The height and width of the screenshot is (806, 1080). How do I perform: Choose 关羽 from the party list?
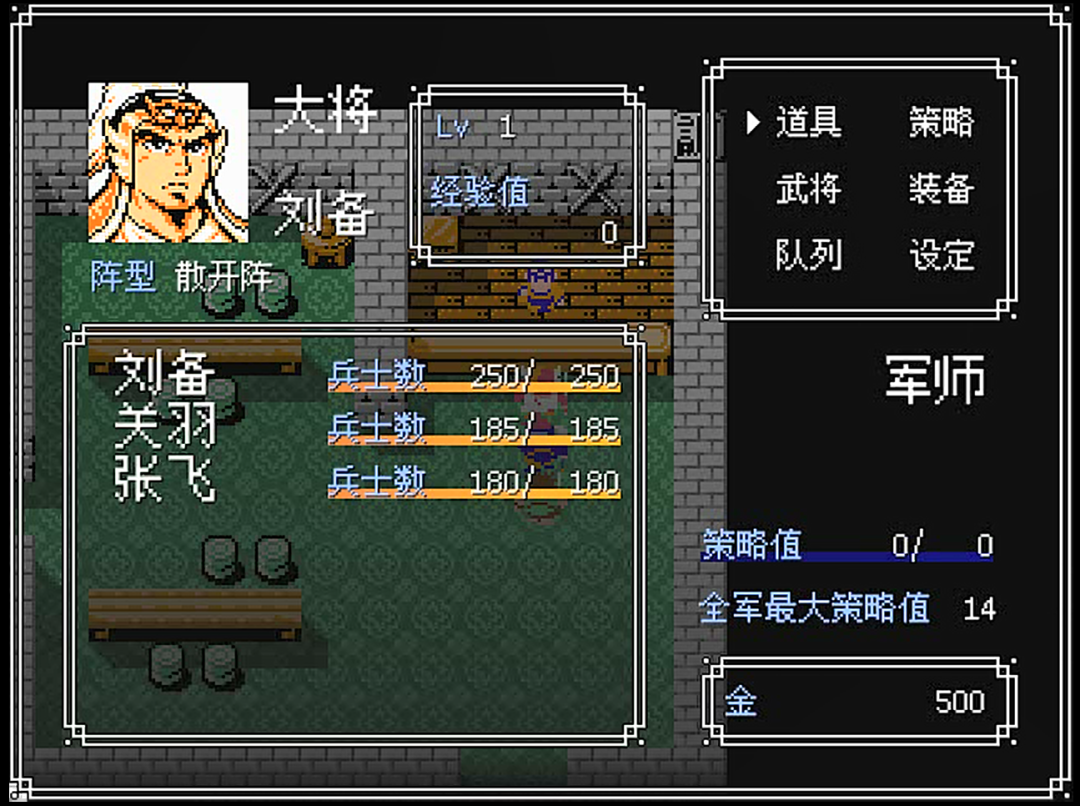pos(165,428)
